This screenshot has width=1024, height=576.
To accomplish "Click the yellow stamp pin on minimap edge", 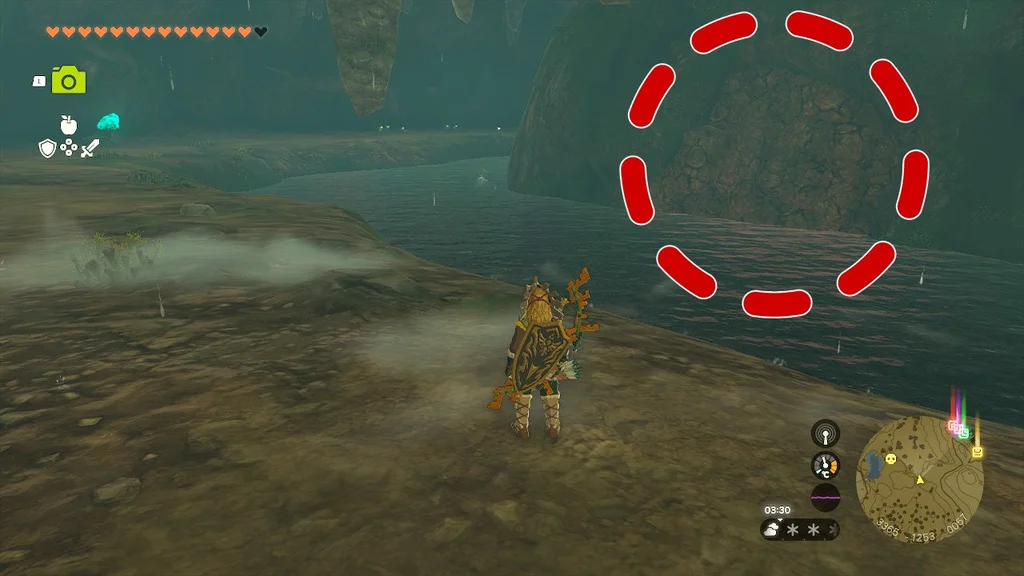I will [977, 452].
